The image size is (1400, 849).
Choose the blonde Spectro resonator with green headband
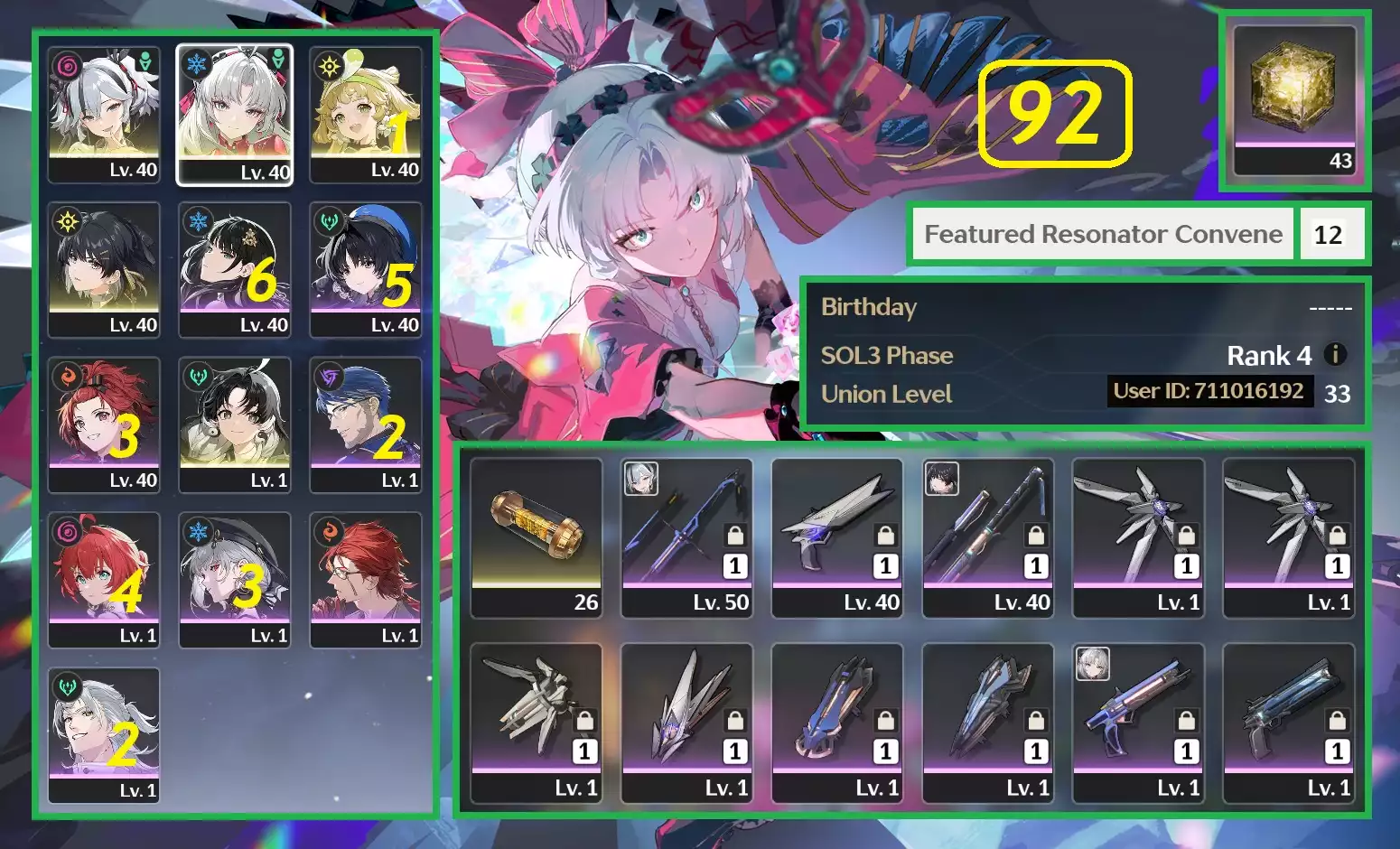point(365,115)
